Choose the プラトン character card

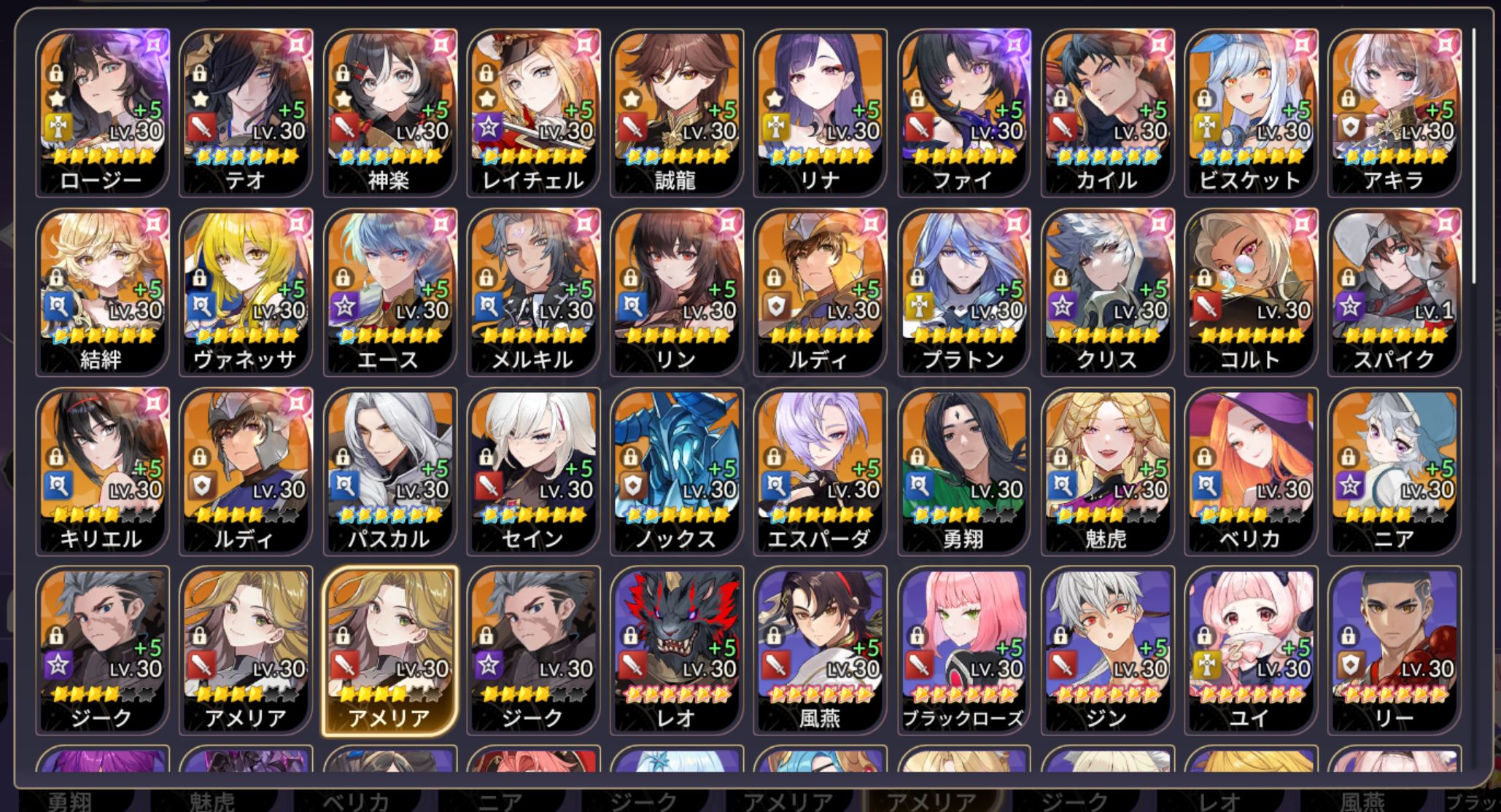(964, 292)
